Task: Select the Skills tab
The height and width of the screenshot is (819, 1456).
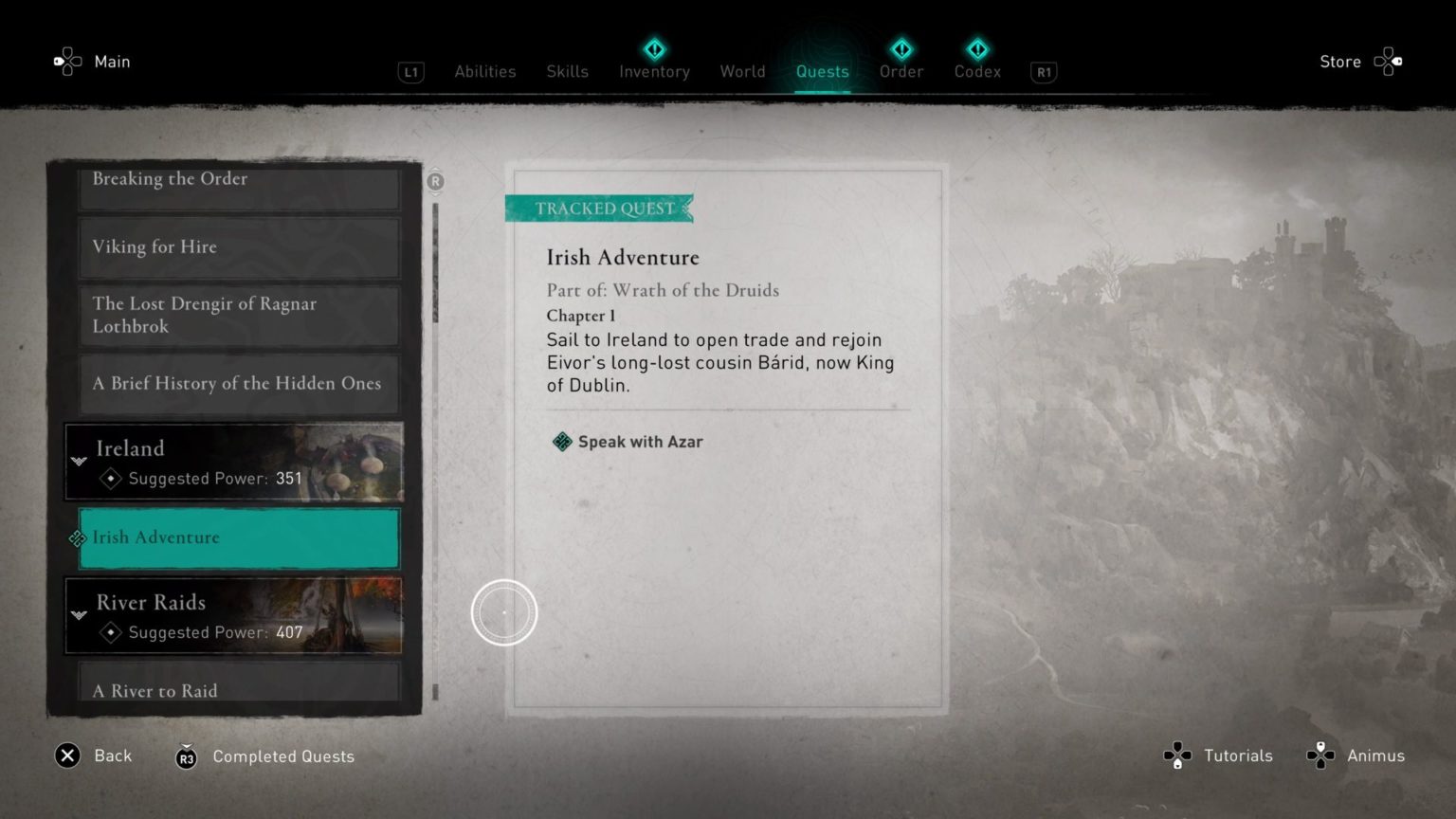Action: [567, 71]
